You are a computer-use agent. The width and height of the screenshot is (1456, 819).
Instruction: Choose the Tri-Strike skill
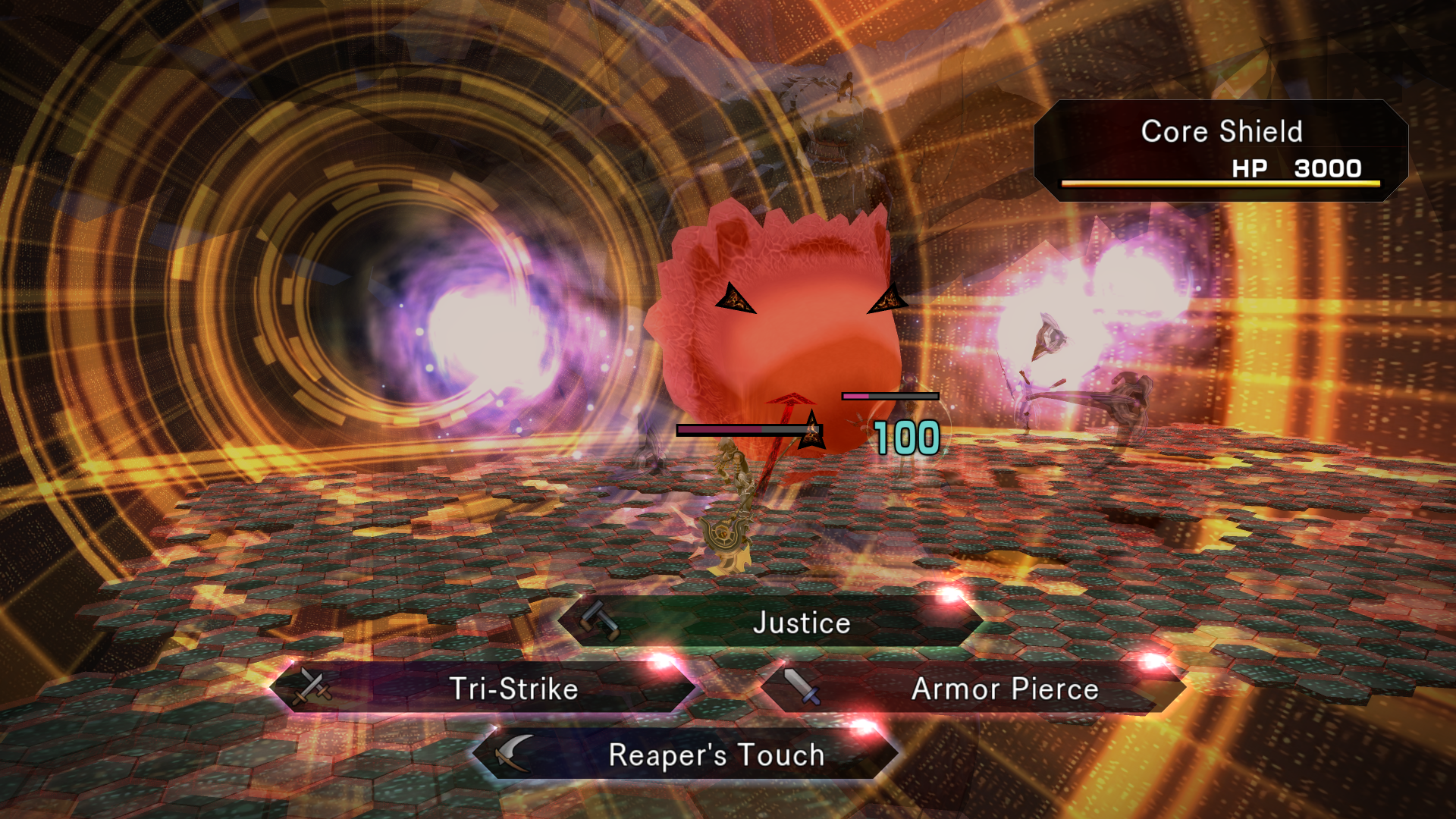click(x=484, y=689)
